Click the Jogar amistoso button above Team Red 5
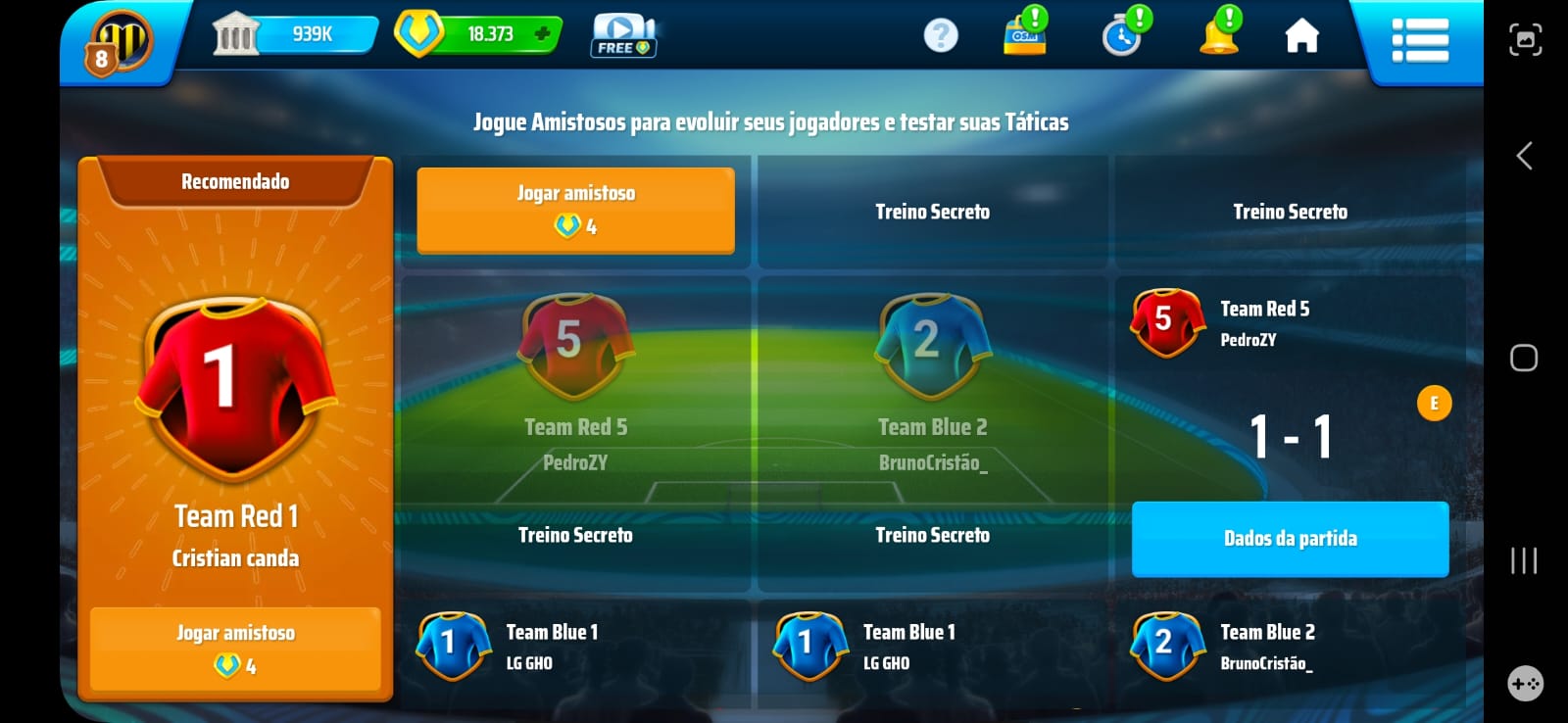1568x723 pixels. coord(575,210)
